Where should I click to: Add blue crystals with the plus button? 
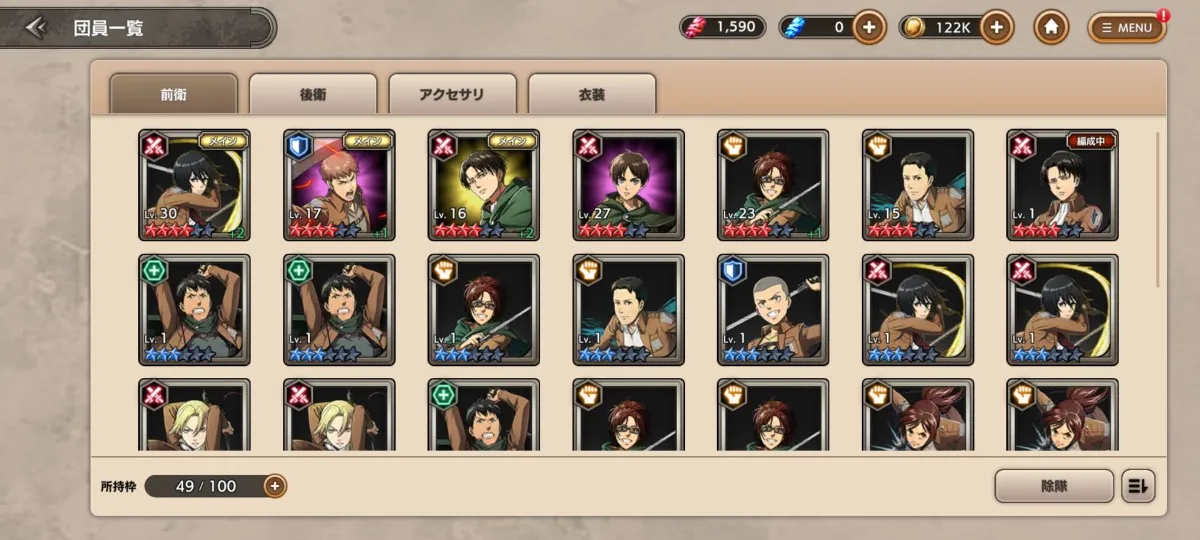[869, 28]
